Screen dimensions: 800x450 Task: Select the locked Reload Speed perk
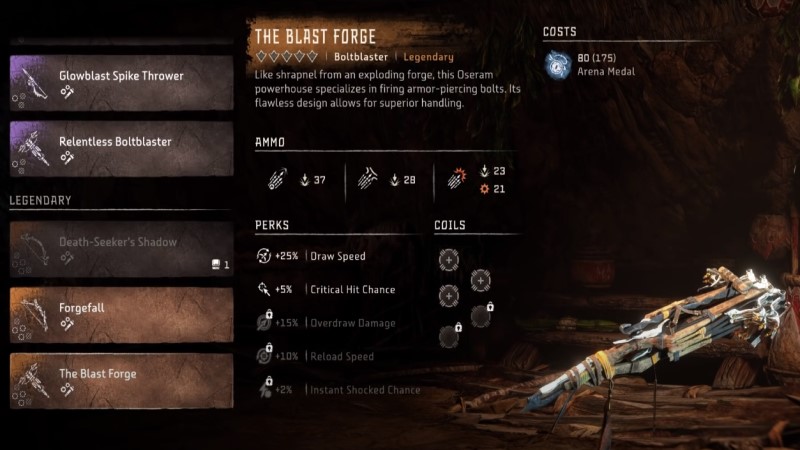coord(324,357)
